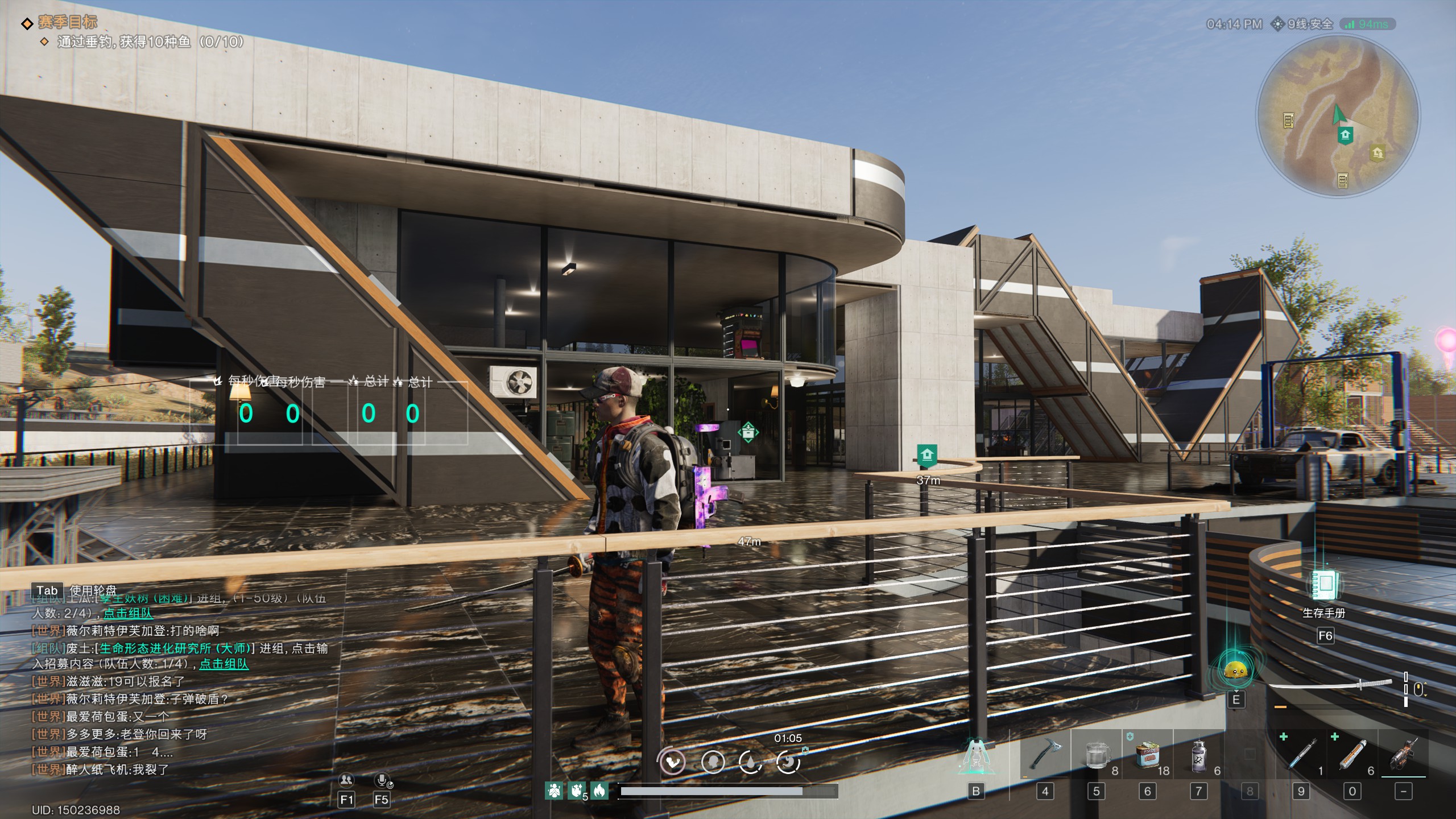Click the 赛季目标 season goal tracker

(x=68, y=23)
